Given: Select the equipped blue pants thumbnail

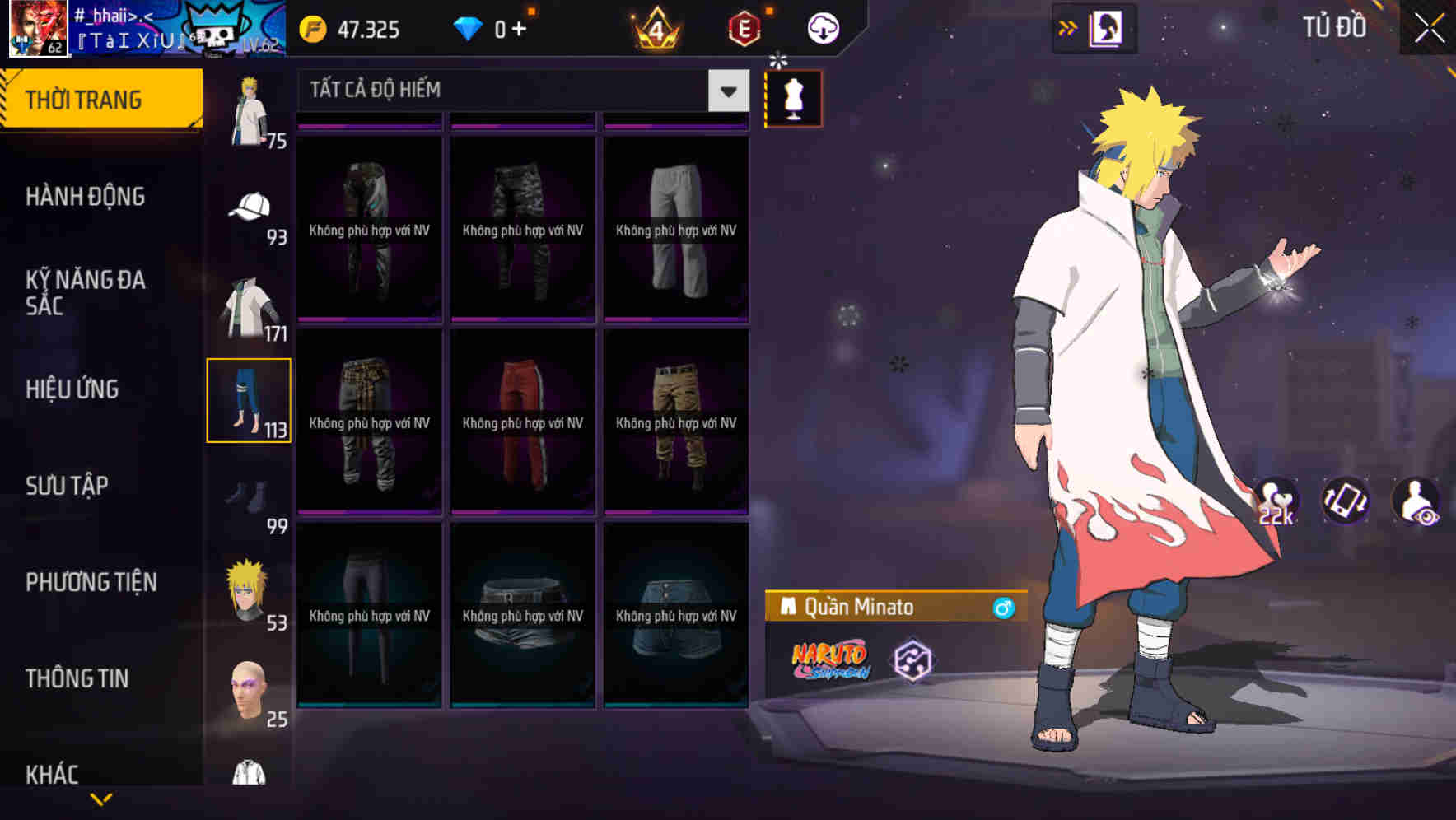Looking at the screenshot, I should pos(250,399).
